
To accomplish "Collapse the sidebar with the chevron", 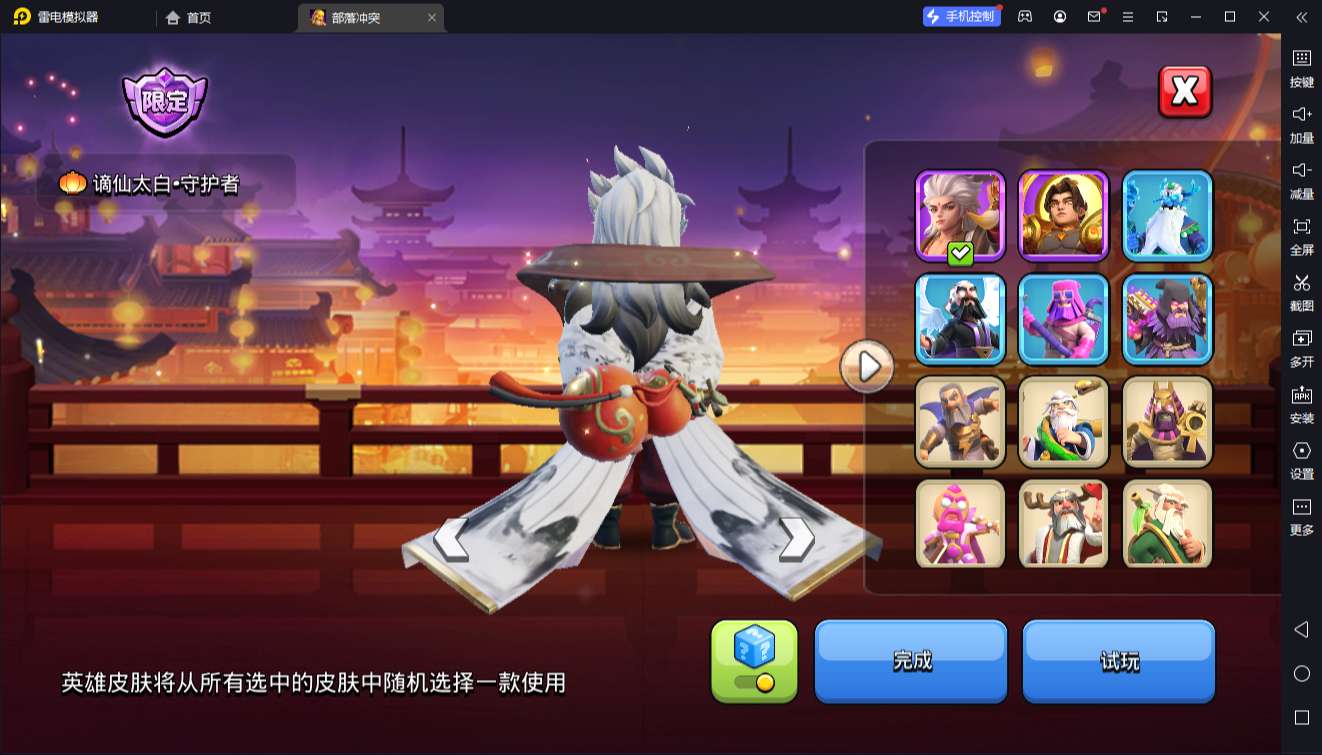I will click(x=1301, y=17).
